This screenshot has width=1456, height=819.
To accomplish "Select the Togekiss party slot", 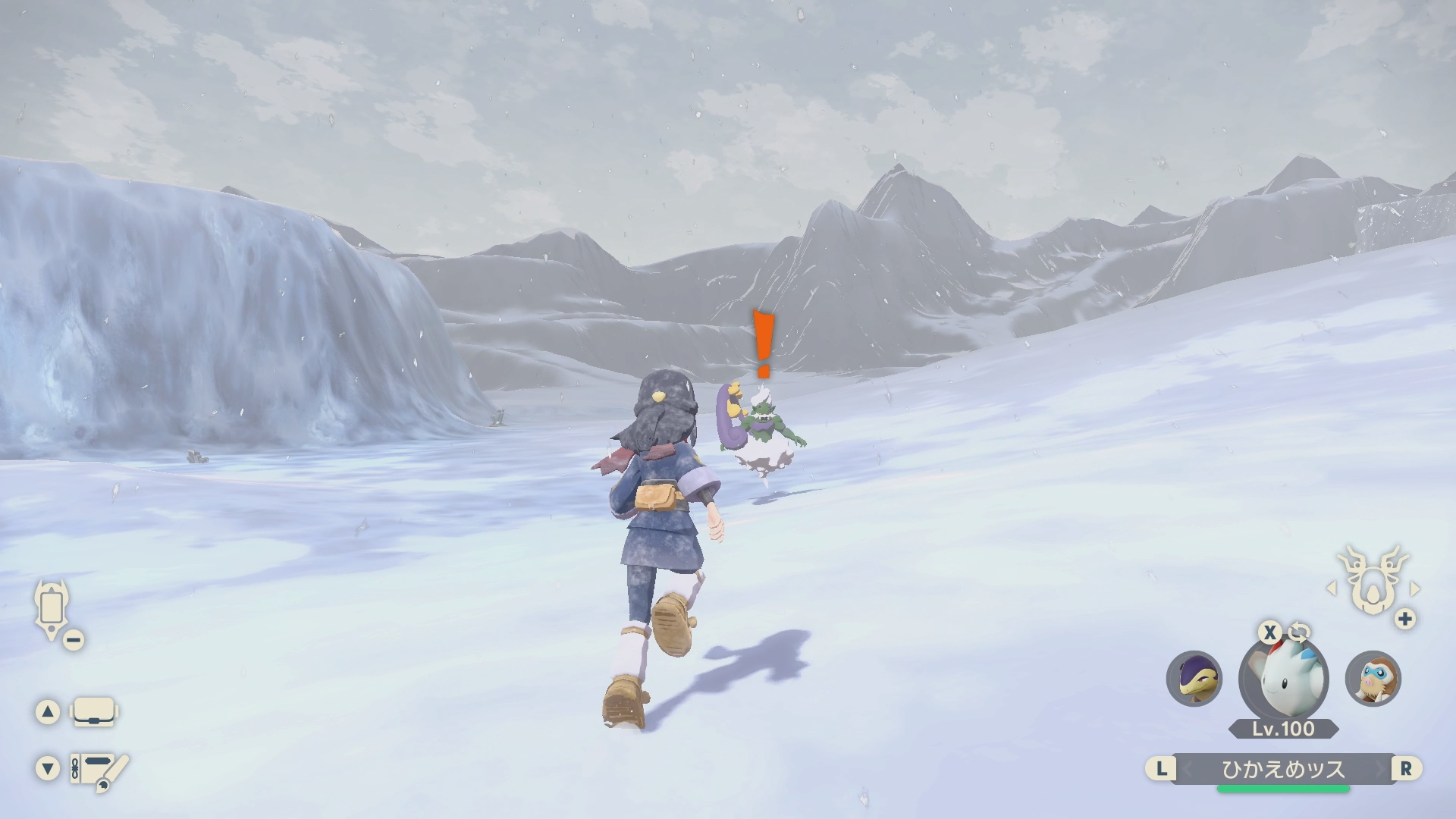I will coord(1283,677).
